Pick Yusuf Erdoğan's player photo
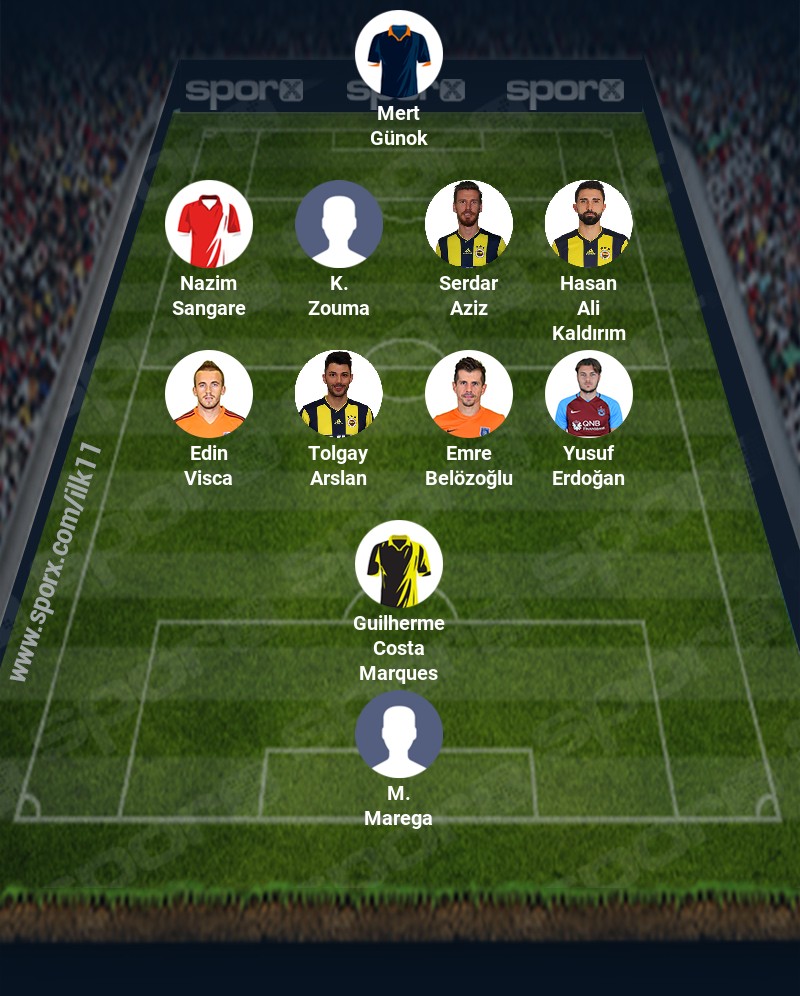Viewport: 800px width, 996px height. point(589,394)
